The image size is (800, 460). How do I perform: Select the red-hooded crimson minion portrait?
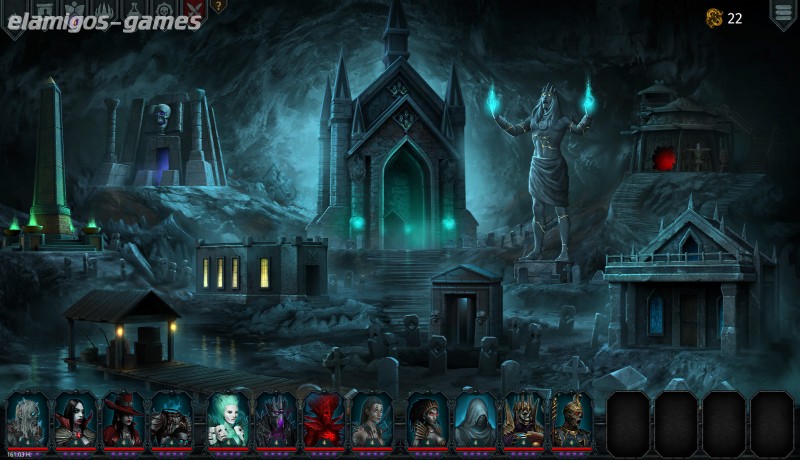click(x=323, y=418)
